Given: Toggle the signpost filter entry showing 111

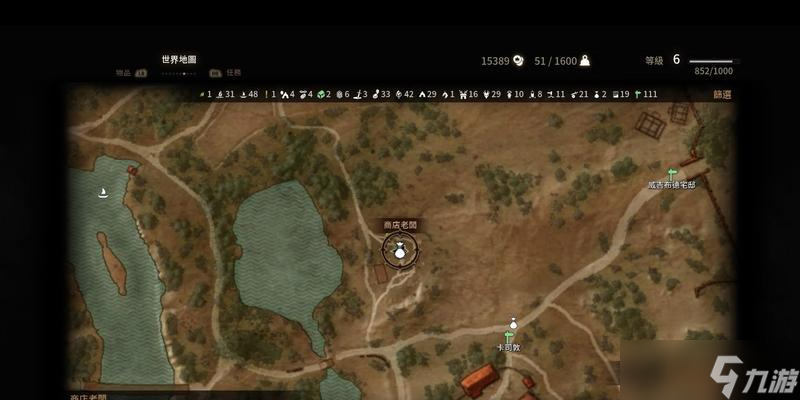Looking at the screenshot, I should 644,94.
